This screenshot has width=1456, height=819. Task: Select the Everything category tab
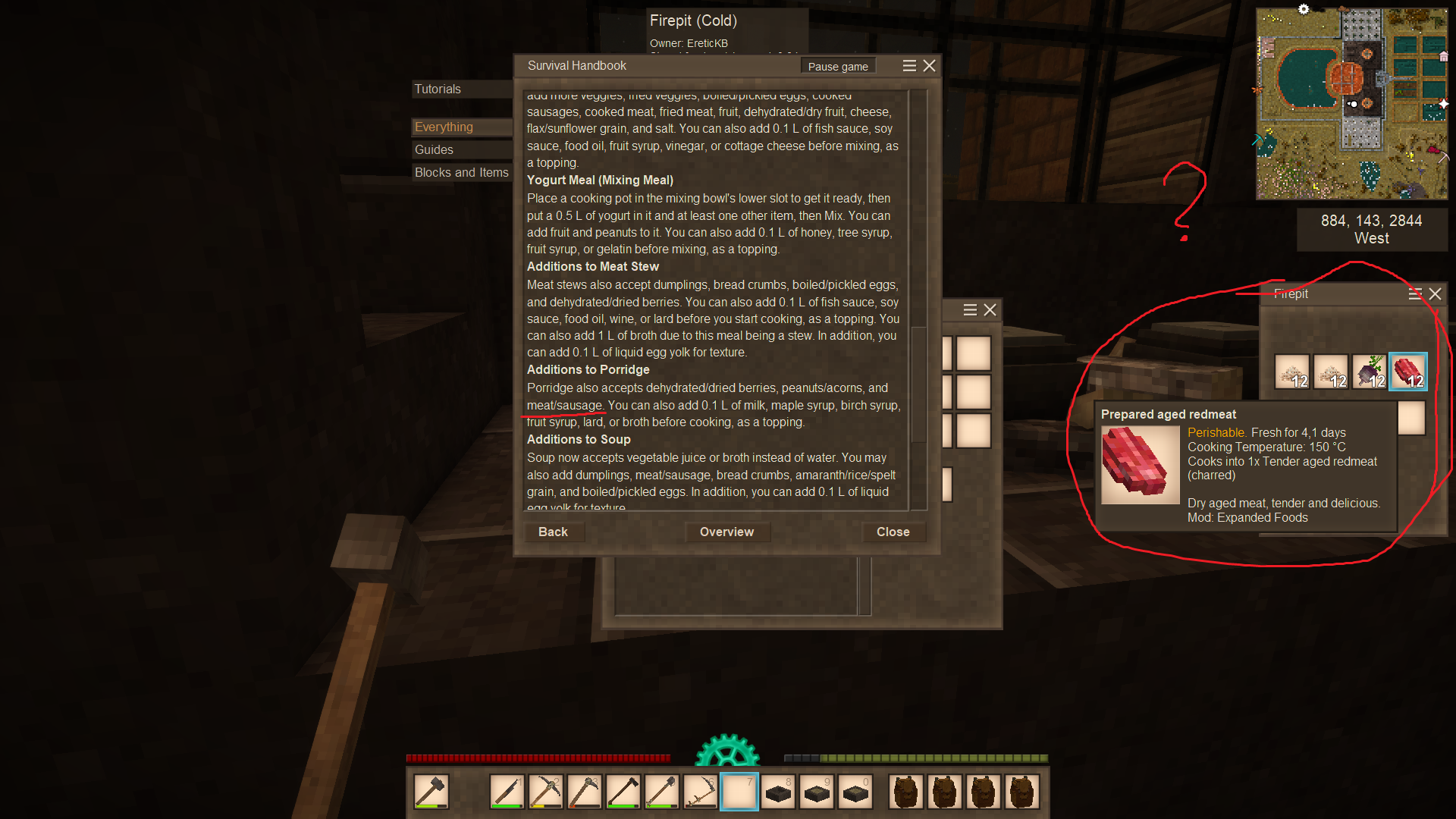click(444, 127)
